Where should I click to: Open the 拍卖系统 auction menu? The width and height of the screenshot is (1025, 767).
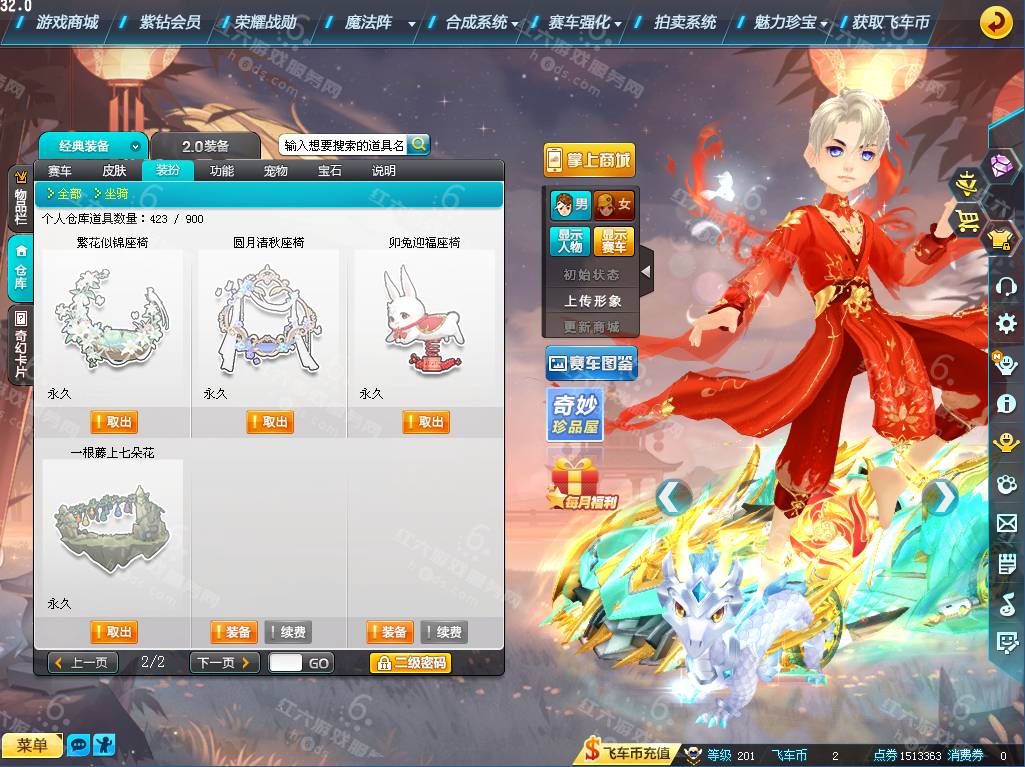click(x=685, y=22)
